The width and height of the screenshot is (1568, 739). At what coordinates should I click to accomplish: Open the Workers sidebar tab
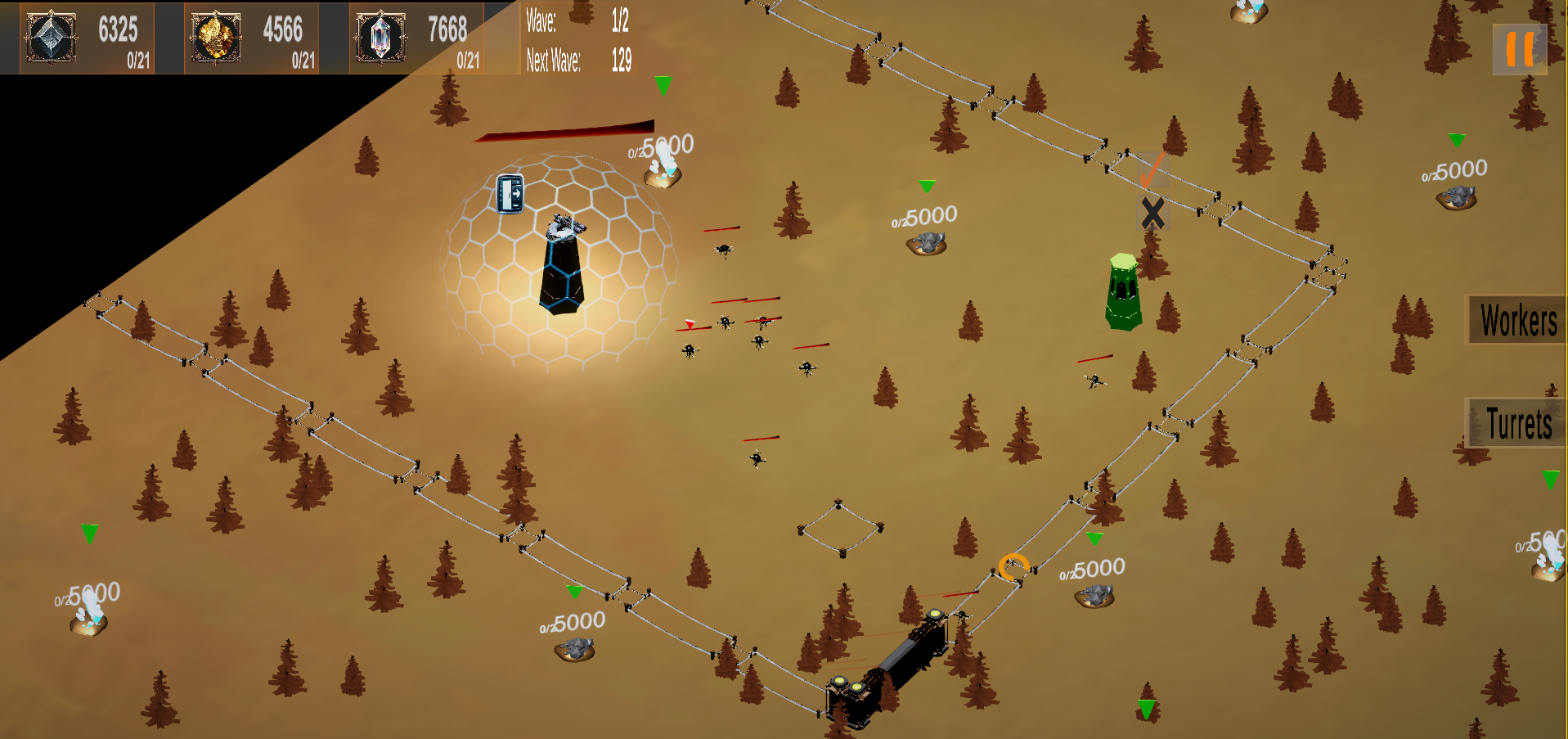pyautogui.click(x=1520, y=320)
